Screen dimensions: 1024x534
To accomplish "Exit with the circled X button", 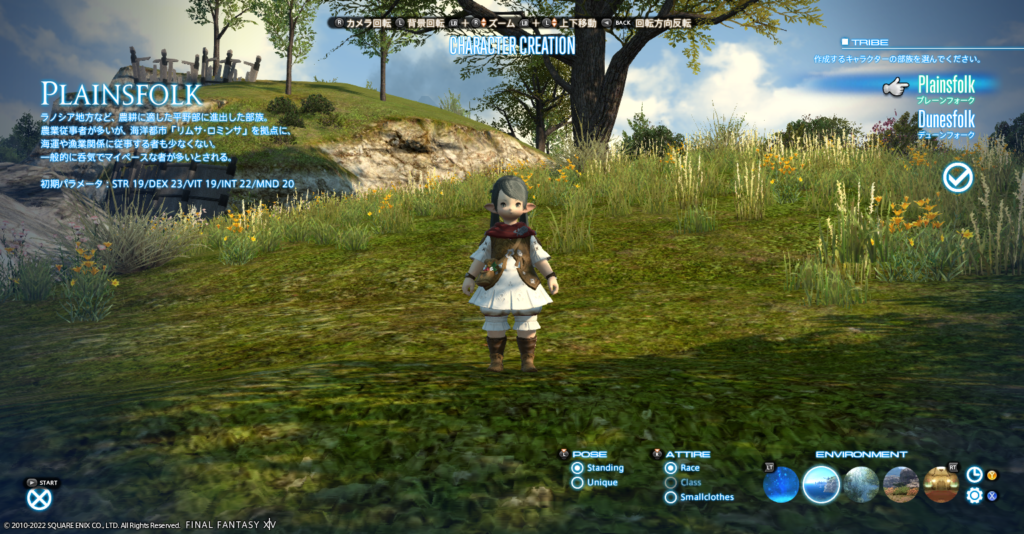I will point(39,499).
